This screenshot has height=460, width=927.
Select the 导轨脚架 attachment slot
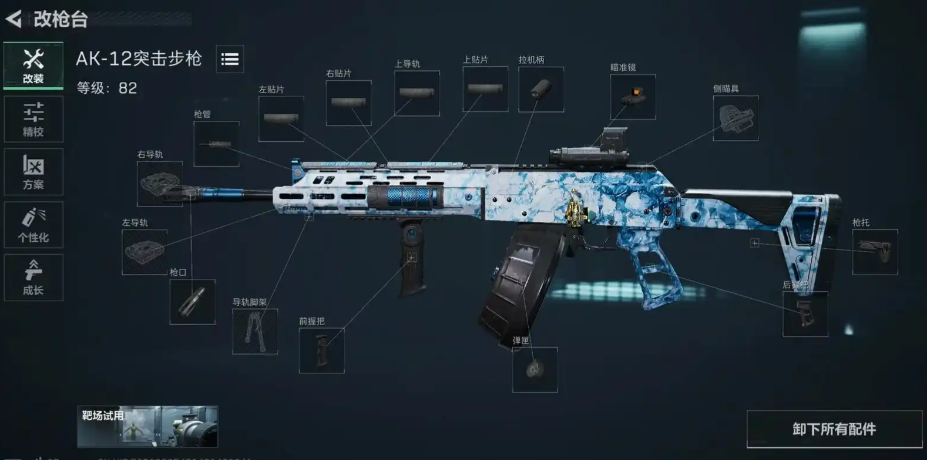(x=255, y=332)
